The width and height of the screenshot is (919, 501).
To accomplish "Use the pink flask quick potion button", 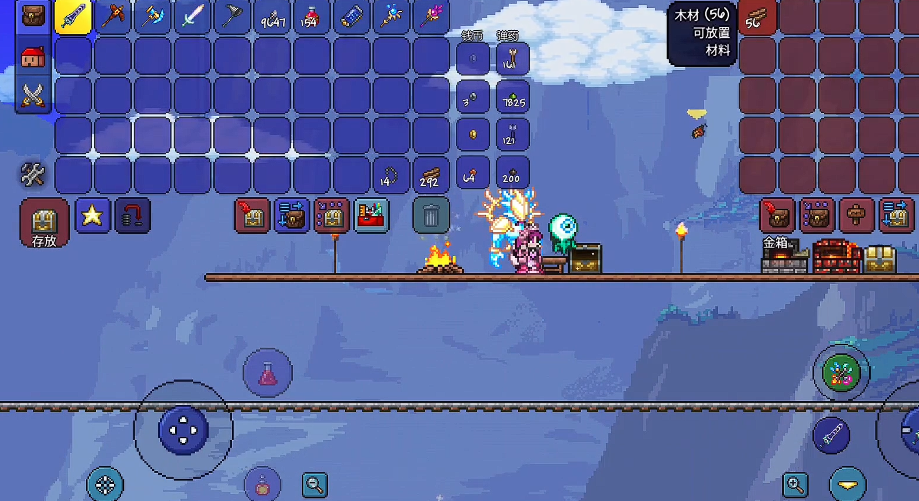I will [x=267, y=374].
